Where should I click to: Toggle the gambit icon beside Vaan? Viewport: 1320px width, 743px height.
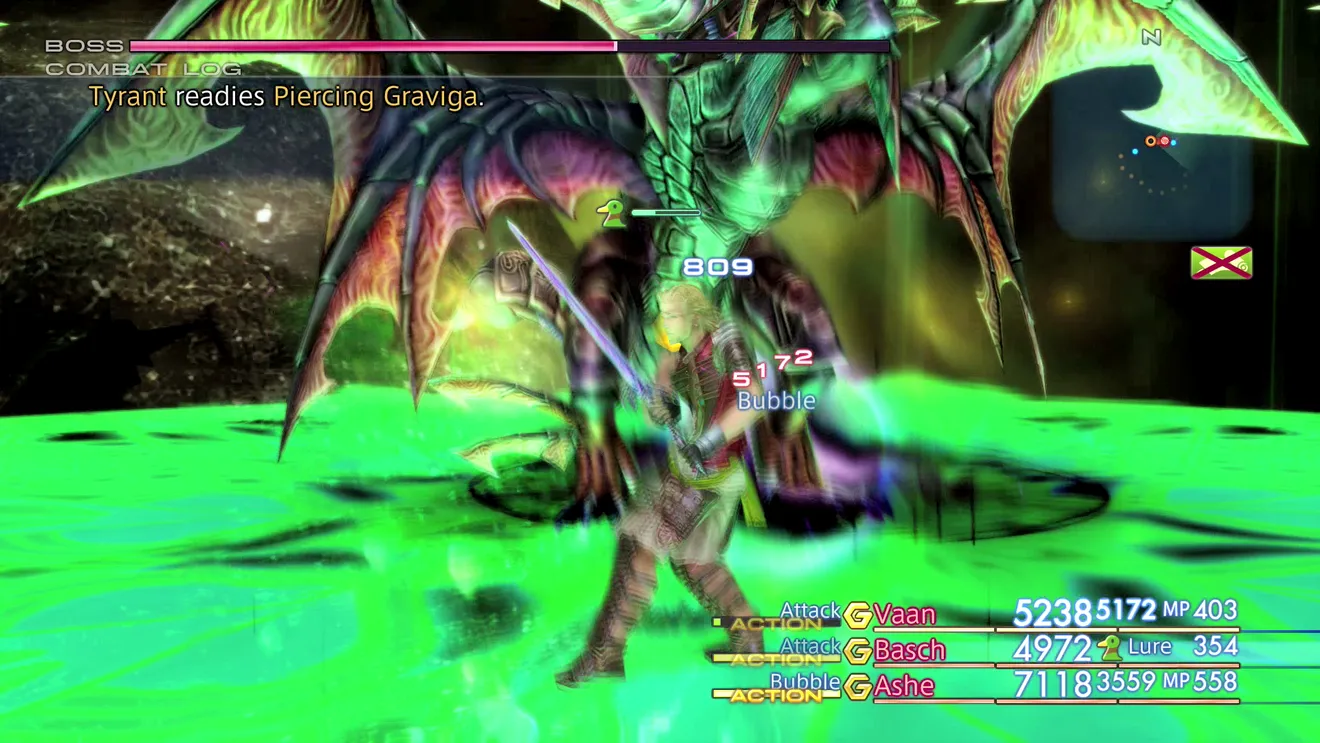(x=857, y=615)
